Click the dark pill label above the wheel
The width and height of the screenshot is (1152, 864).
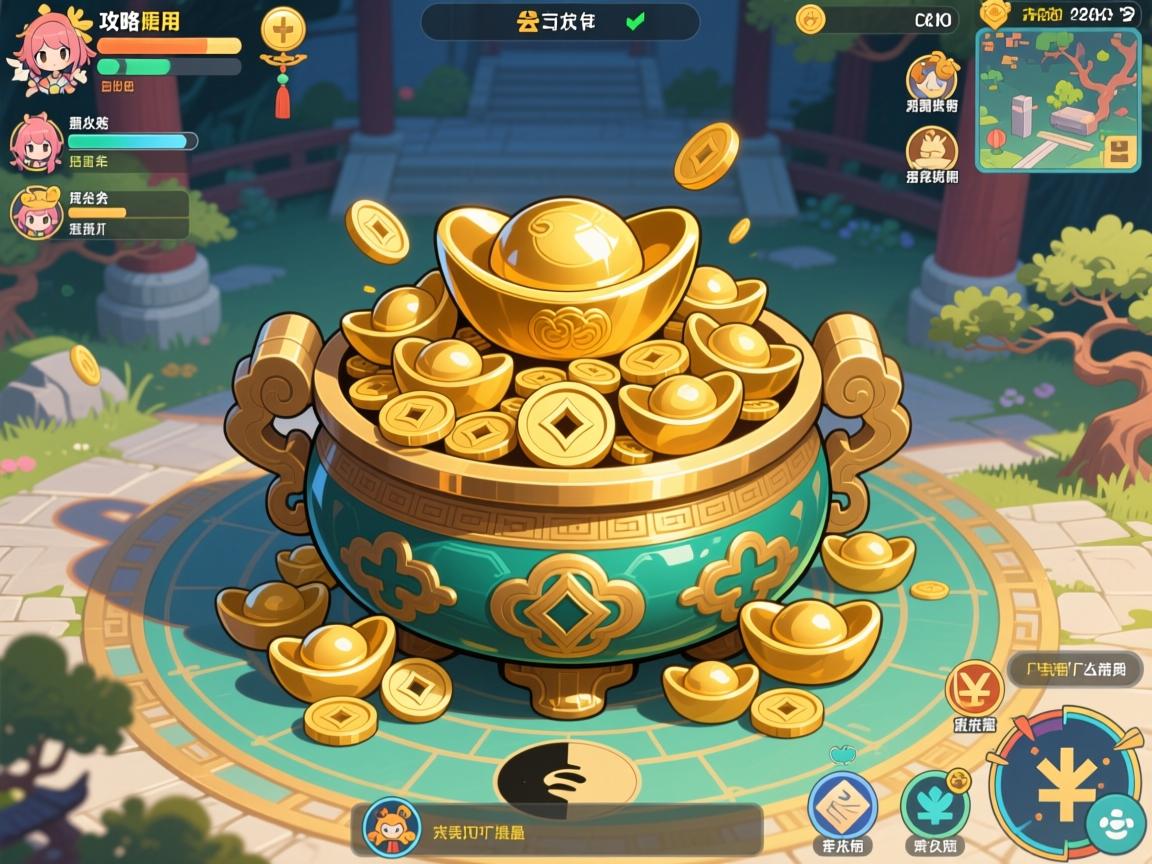pyautogui.click(x=1075, y=669)
